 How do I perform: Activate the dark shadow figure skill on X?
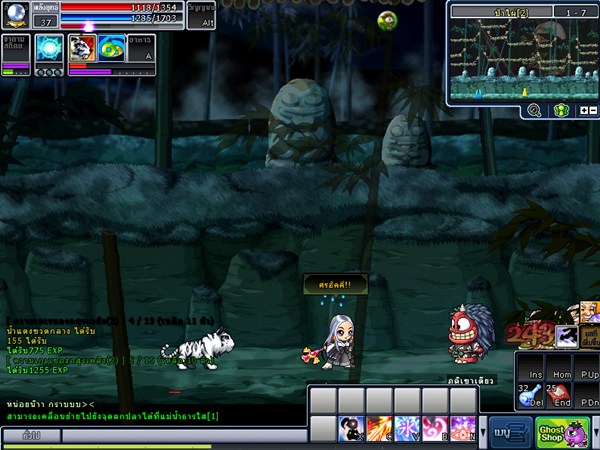coord(351,428)
